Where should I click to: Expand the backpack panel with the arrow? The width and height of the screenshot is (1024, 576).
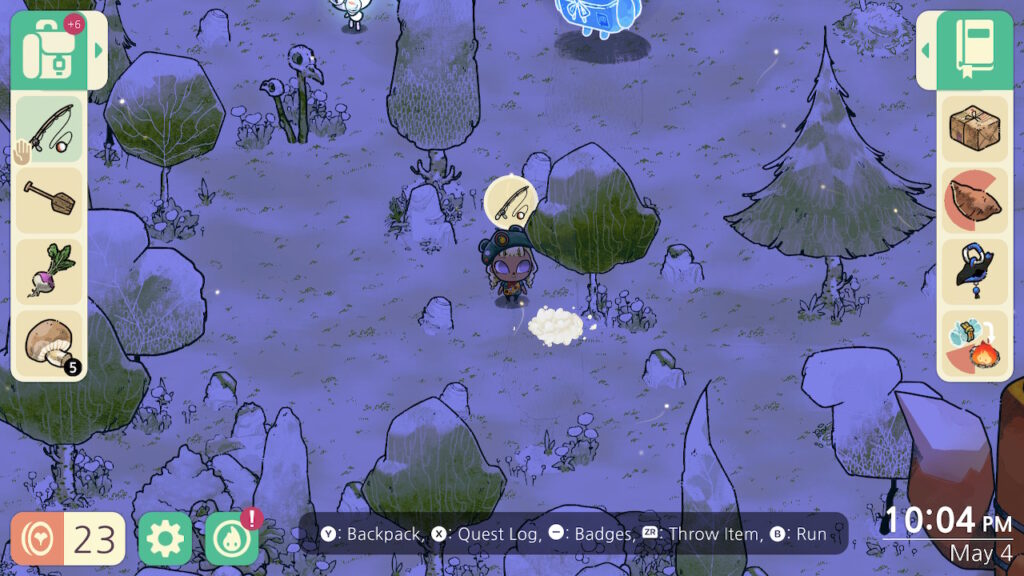[x=98, y=50]
